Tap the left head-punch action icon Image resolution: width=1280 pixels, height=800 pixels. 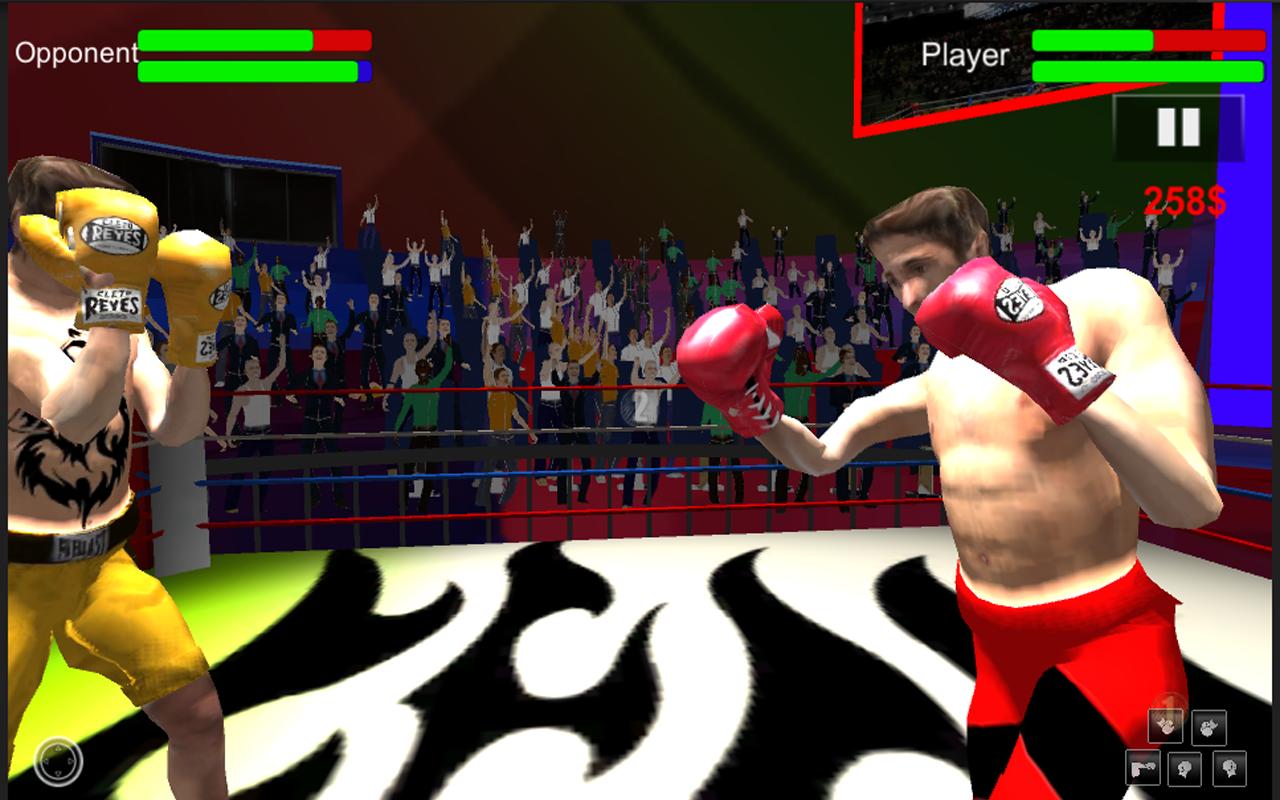(x=1185, y=769)
